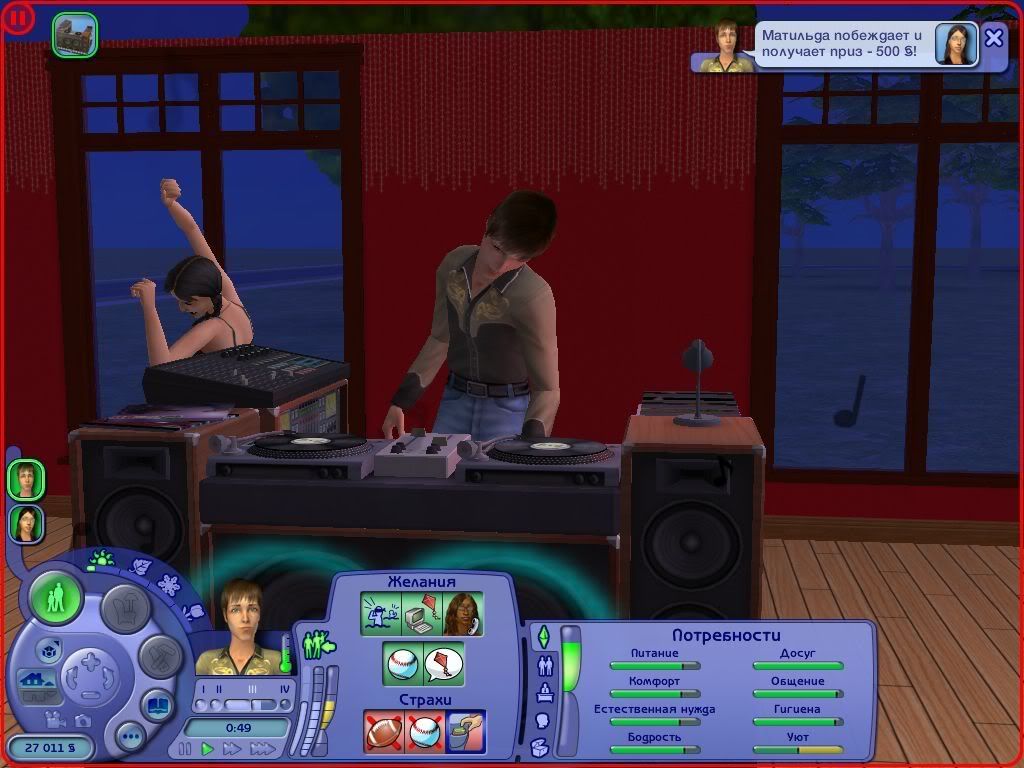Select the light-haired sim portrait in sidebar
The width and height of the screenshot is (1024, 768).
click(26, 479)
